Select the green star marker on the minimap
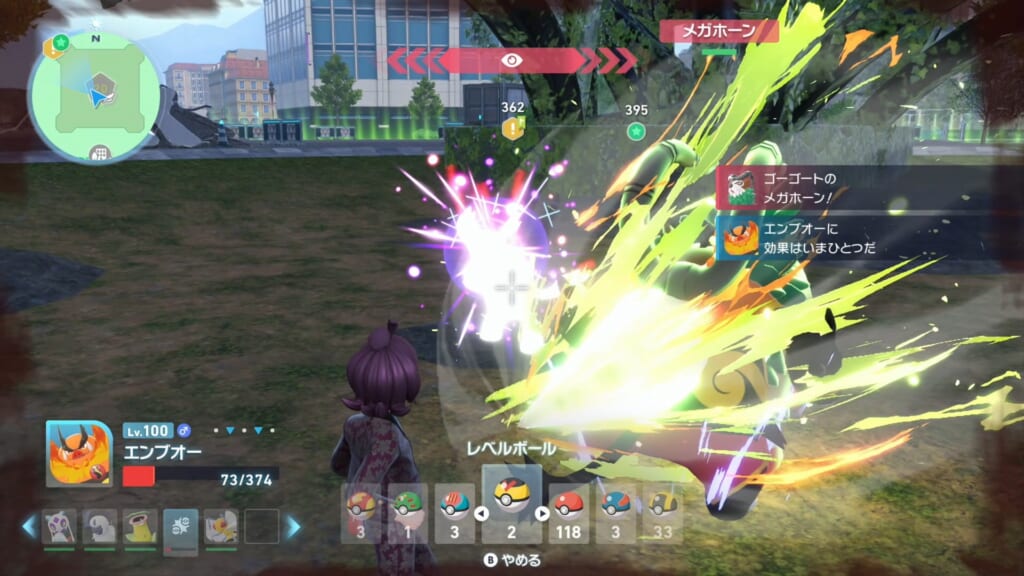The width and height of the screenshot is (1024, 576). click(59, 43)
